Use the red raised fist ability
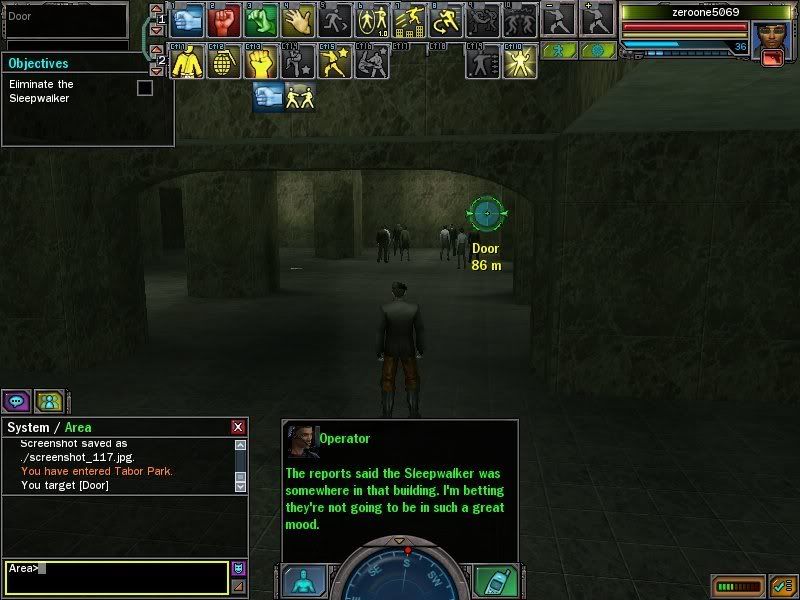800x600 pixels. (225, 20)
